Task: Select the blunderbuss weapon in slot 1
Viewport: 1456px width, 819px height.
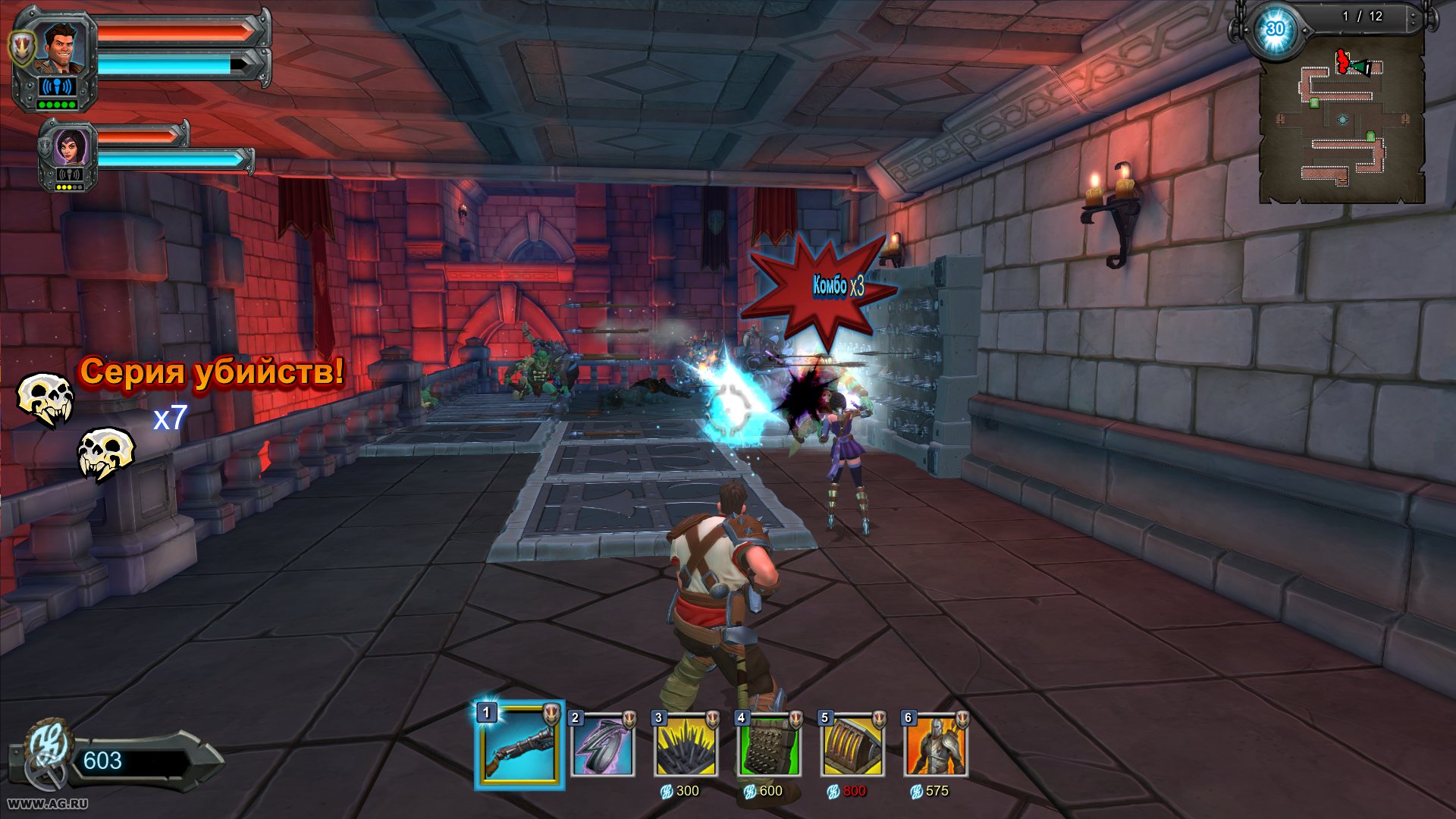Action: (520, 745)
